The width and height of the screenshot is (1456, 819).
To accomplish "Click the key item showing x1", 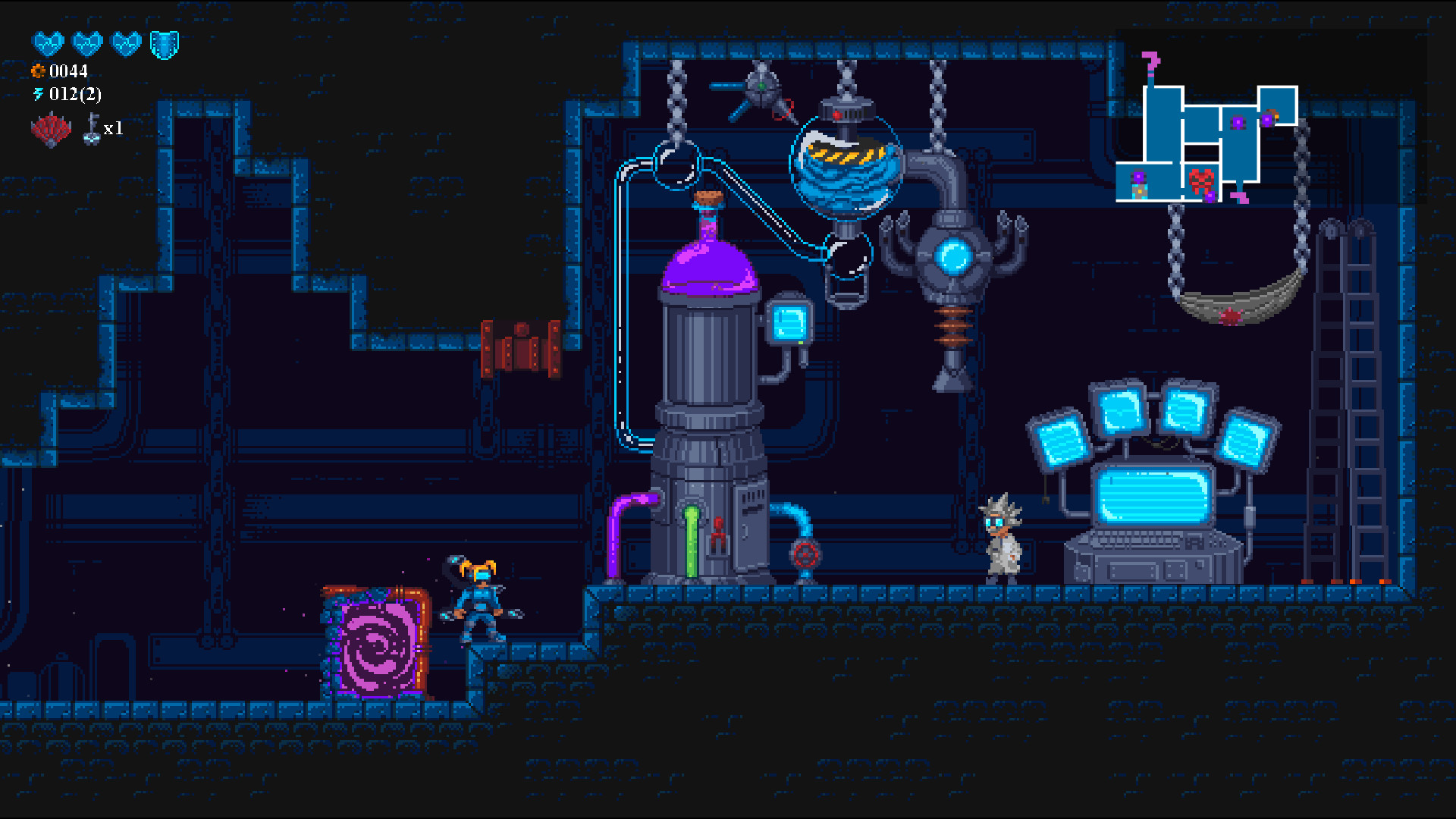I will [x=93, y=130].
